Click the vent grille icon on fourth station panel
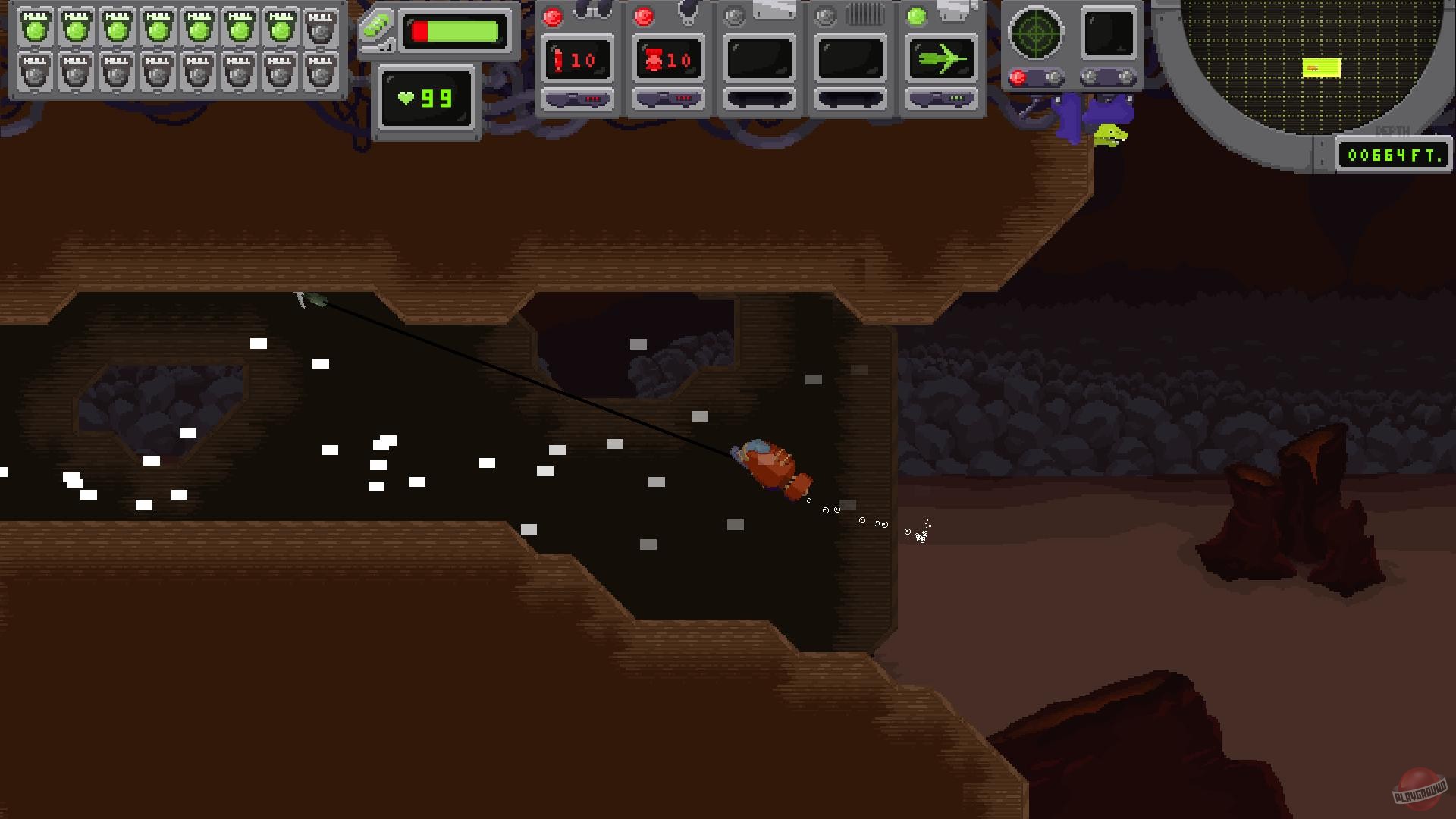 (x=864, y=13)
